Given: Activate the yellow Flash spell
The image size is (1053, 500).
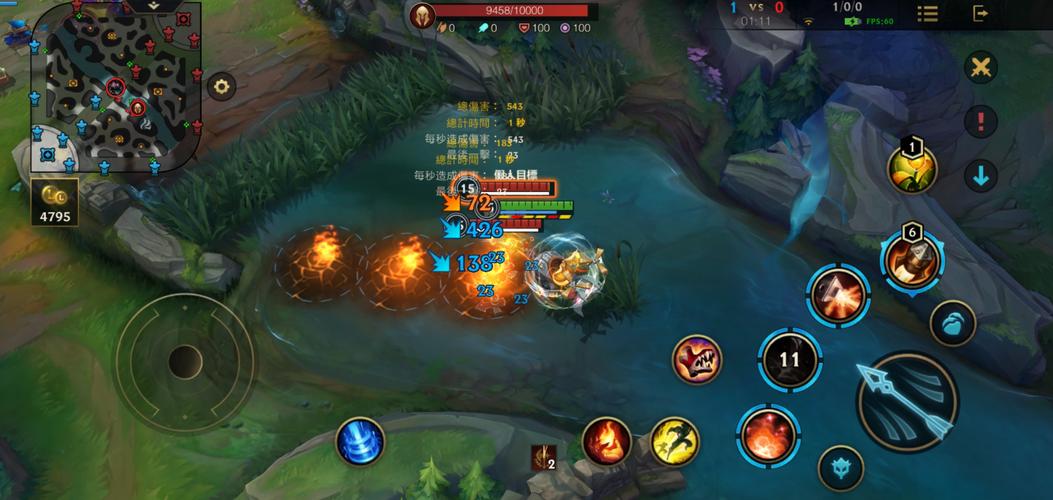Looking at the screenshot, I should tap(674, 441).
